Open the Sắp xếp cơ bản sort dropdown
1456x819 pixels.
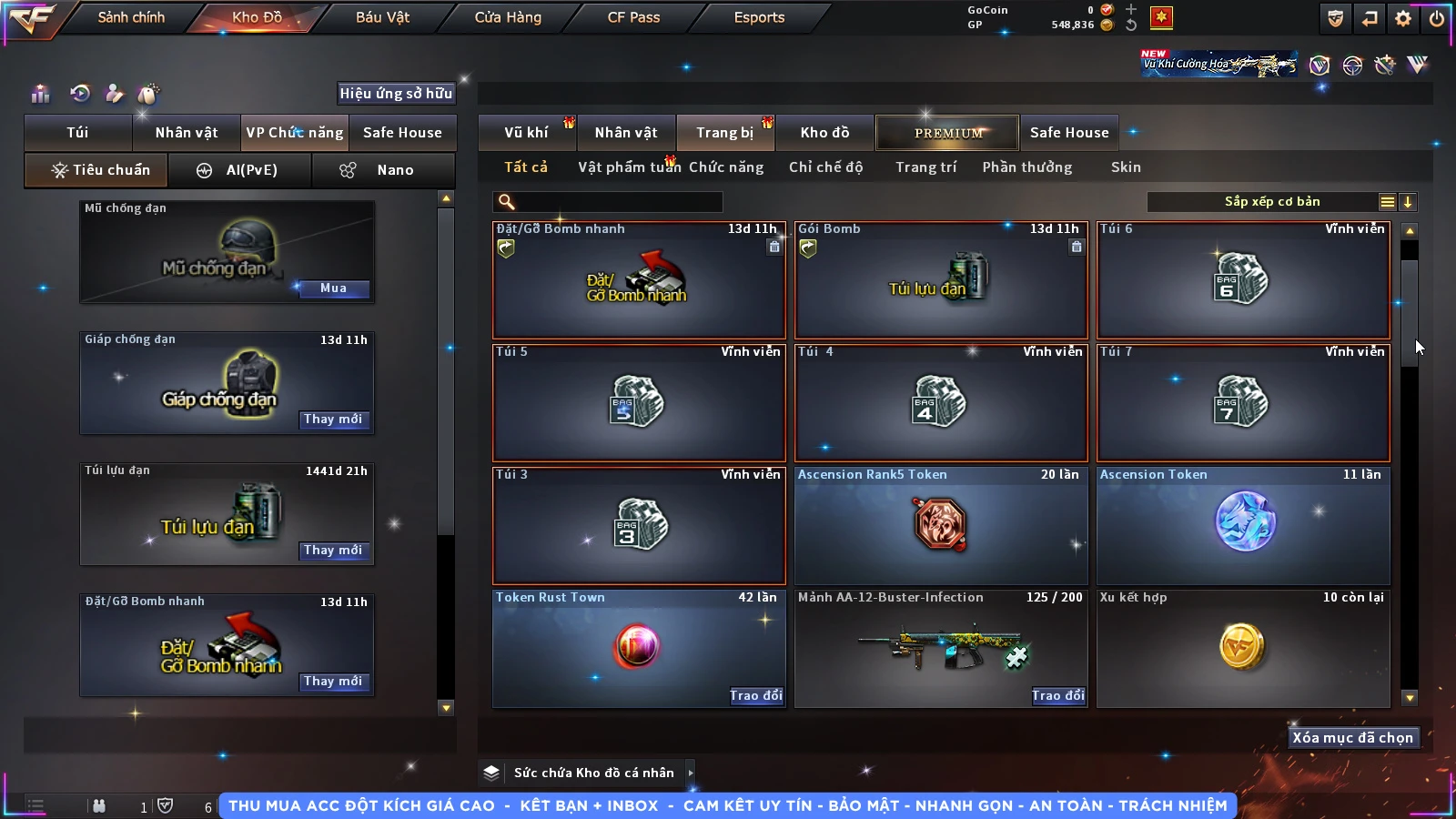[1272, 202]
